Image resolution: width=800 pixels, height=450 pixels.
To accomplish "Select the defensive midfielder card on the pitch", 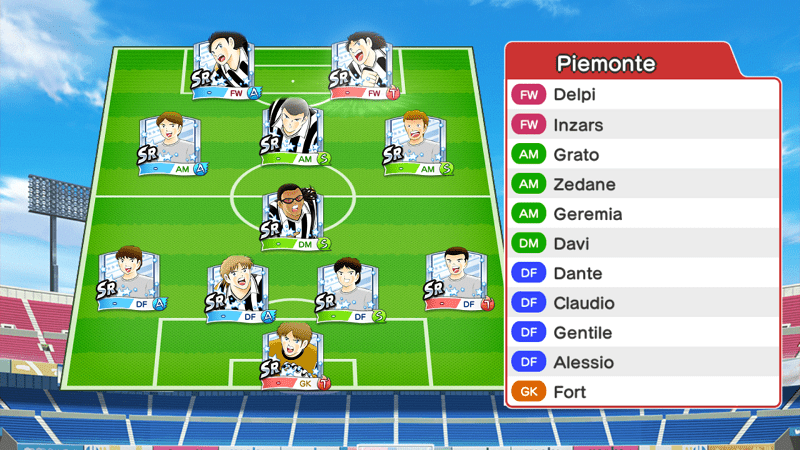I will pos(294,217).
